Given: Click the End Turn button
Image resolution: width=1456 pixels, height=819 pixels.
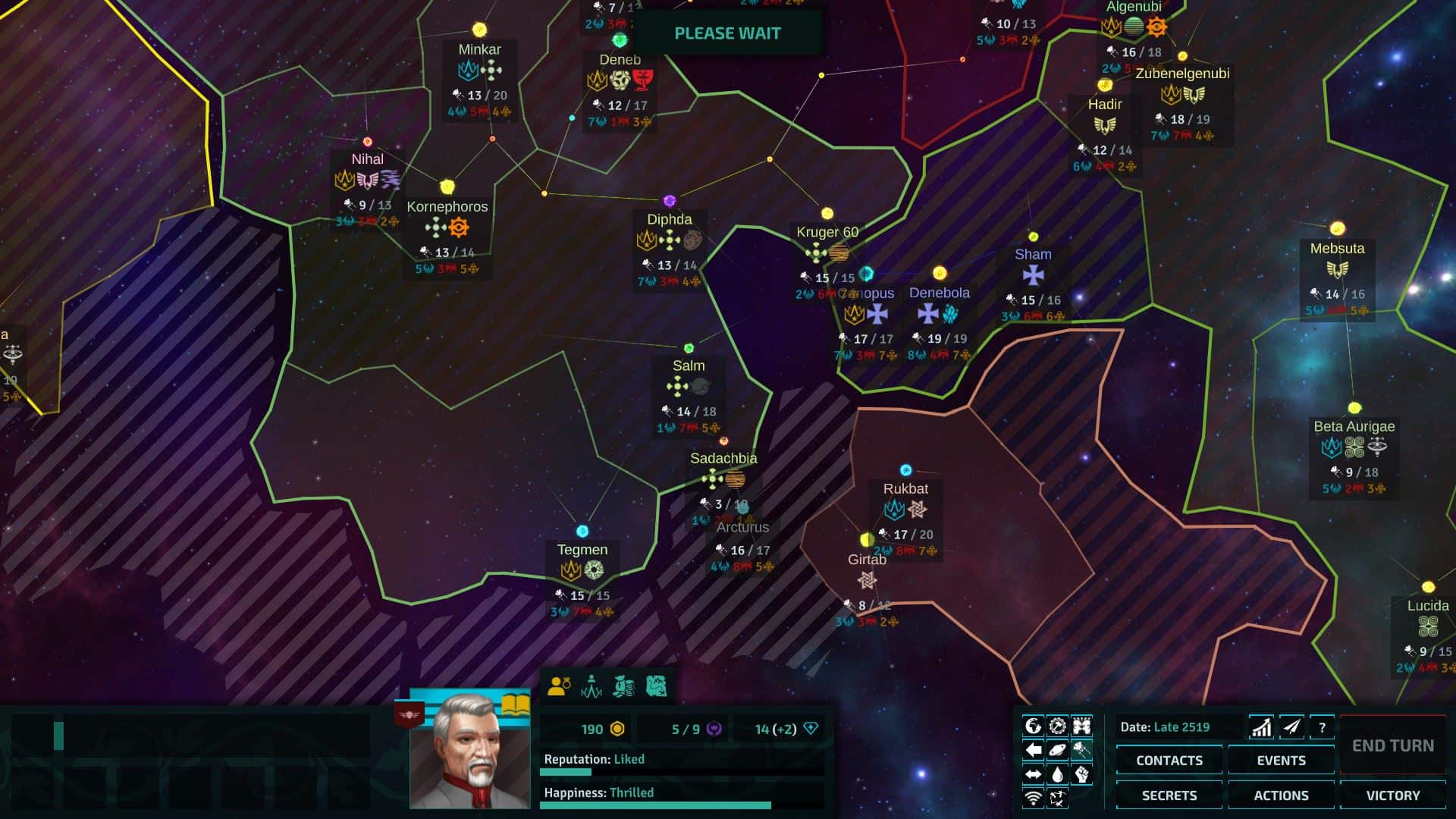Looking at the screenshot, I should [x=1392, y=745].
